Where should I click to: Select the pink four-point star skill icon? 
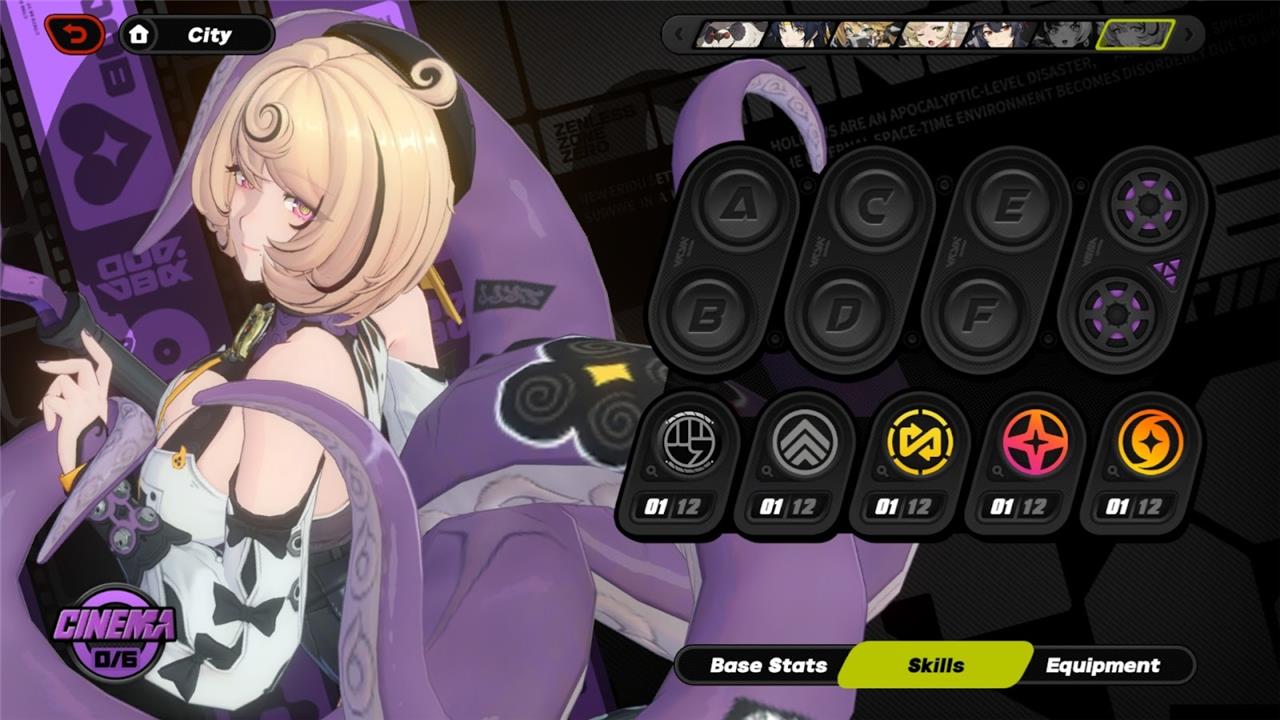[1035, 442]
